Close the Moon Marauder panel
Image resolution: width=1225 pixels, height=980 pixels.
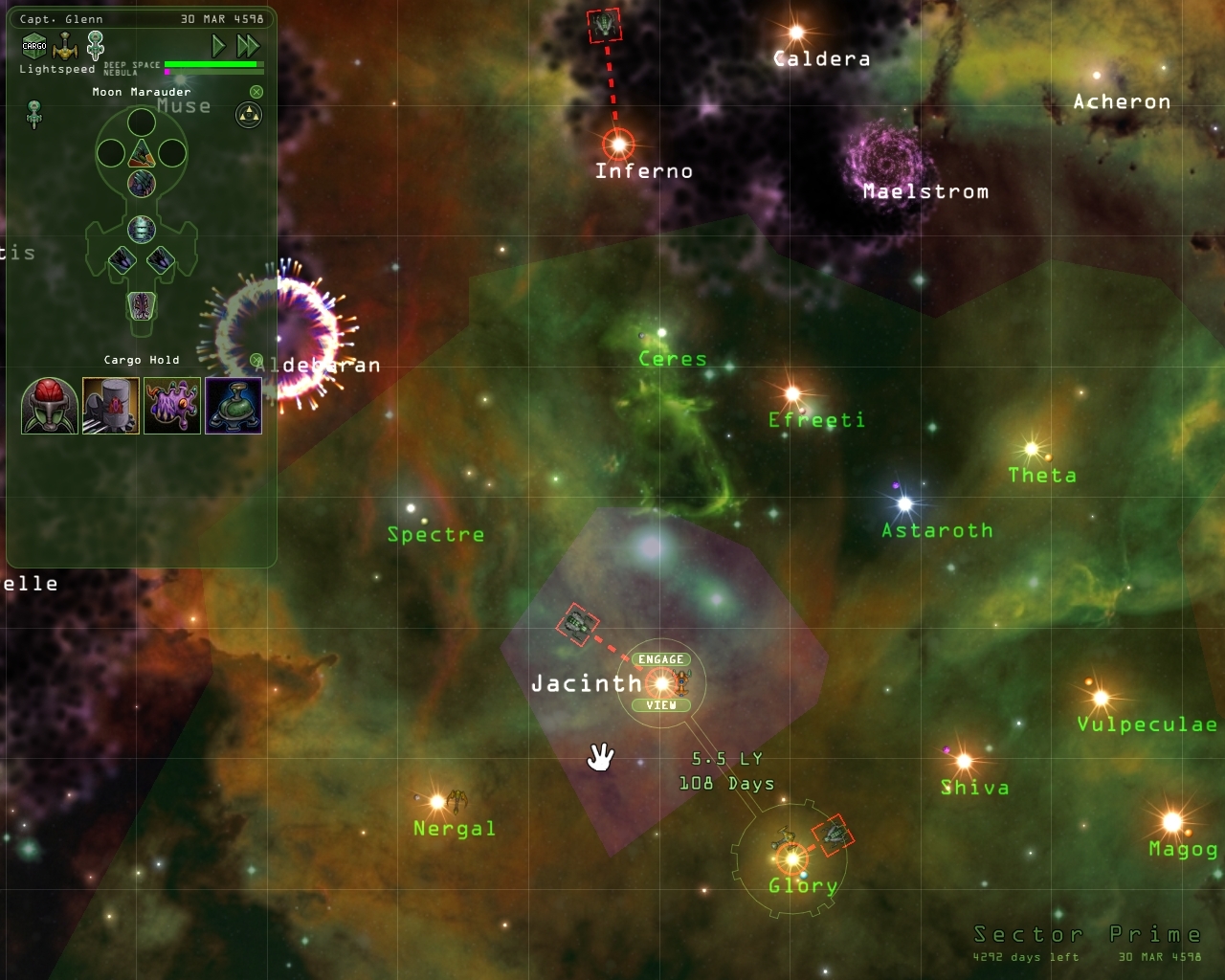[255, 90]
